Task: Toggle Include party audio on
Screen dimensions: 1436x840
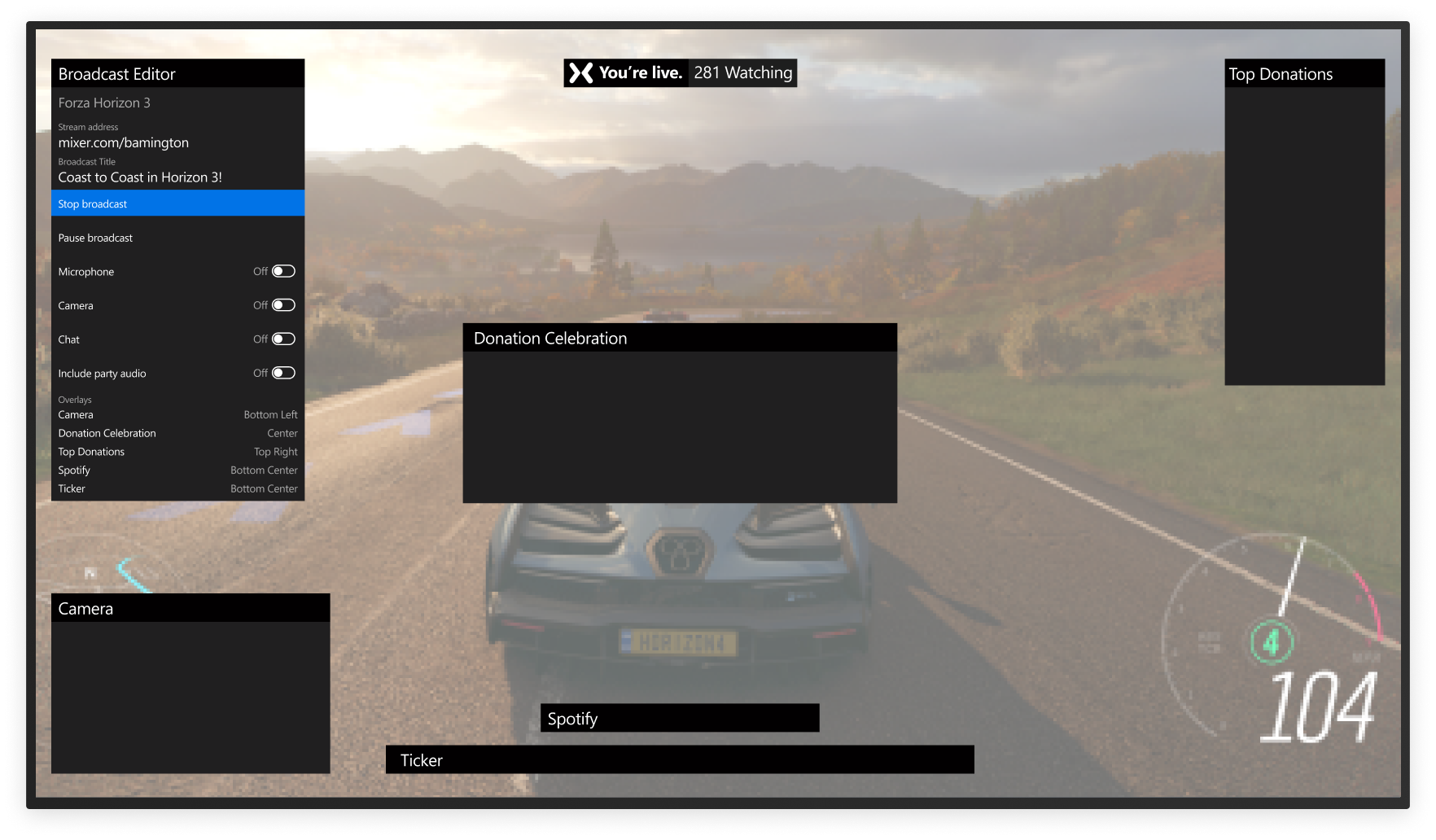Action: 284,372
